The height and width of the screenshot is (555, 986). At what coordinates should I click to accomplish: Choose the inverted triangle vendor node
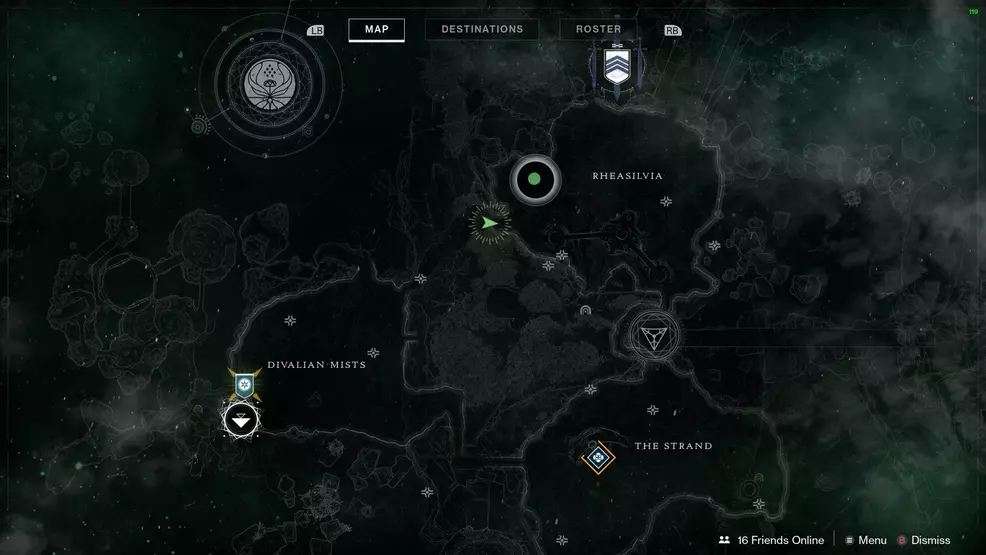click(653, 336)
